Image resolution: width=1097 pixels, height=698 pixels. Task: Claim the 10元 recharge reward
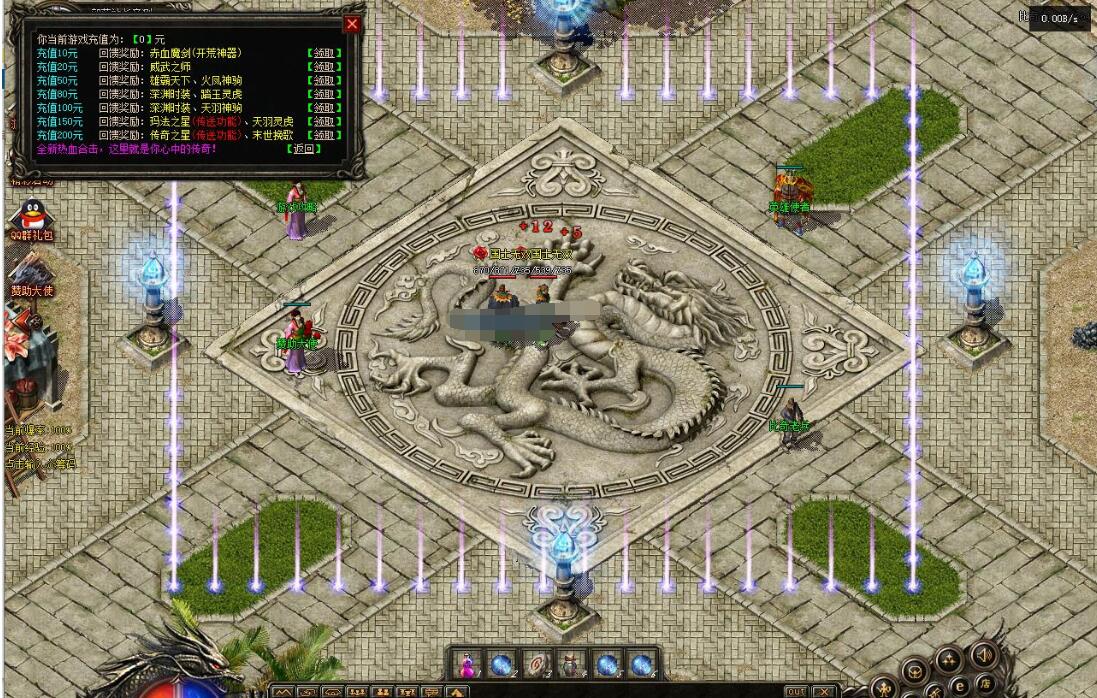pos(324,53)
